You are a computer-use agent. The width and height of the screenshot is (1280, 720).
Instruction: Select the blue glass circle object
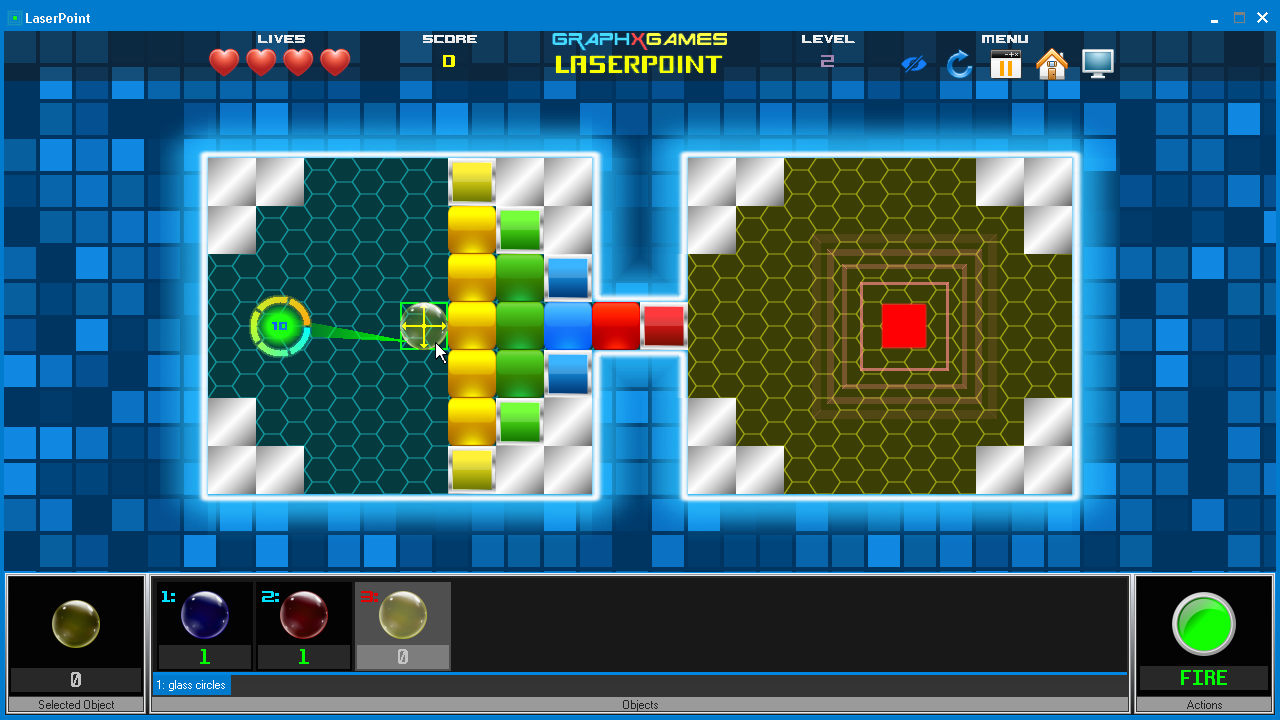pos(205,615)
